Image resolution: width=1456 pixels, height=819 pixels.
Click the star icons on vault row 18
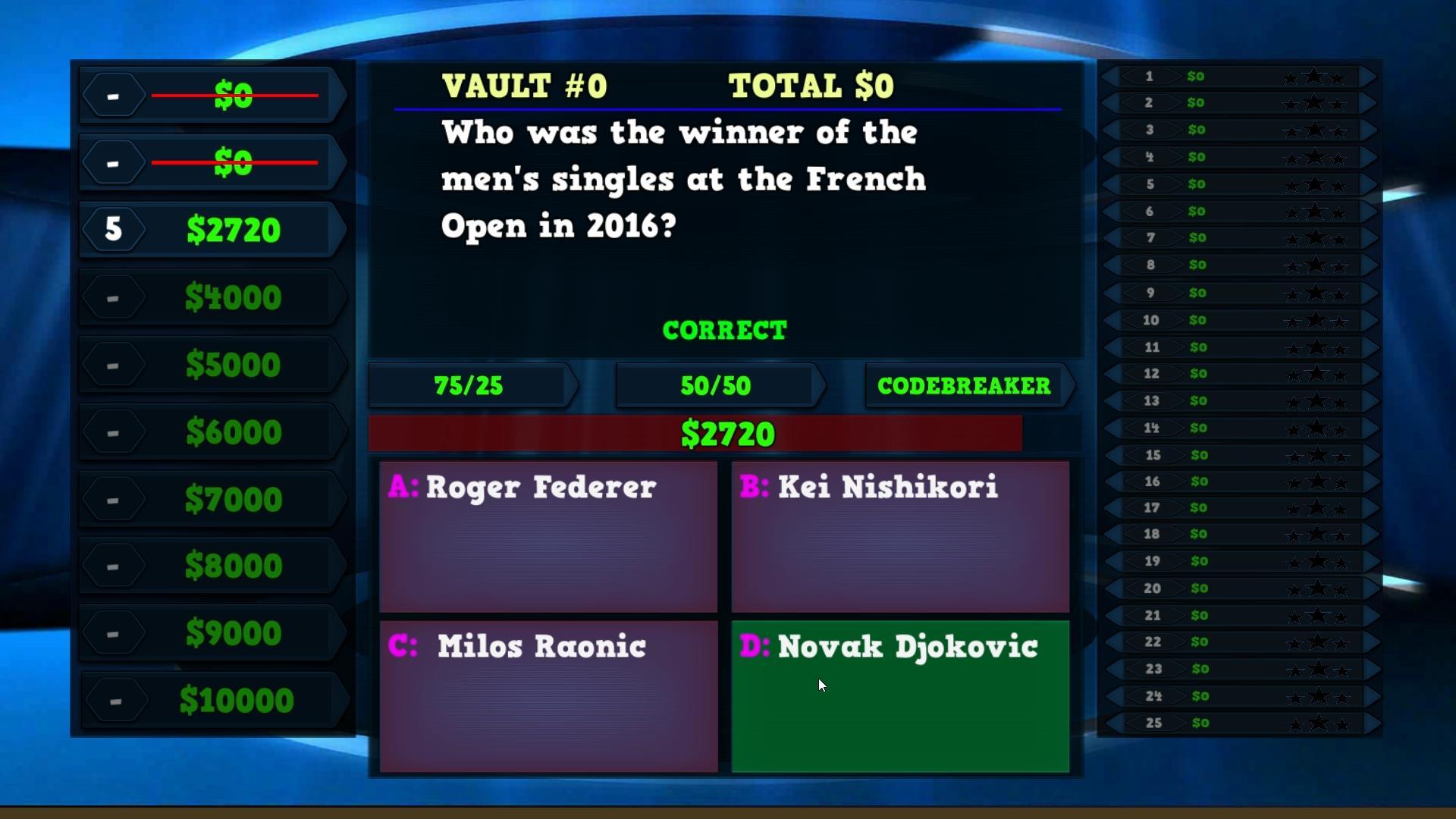tap(1317, 535)
